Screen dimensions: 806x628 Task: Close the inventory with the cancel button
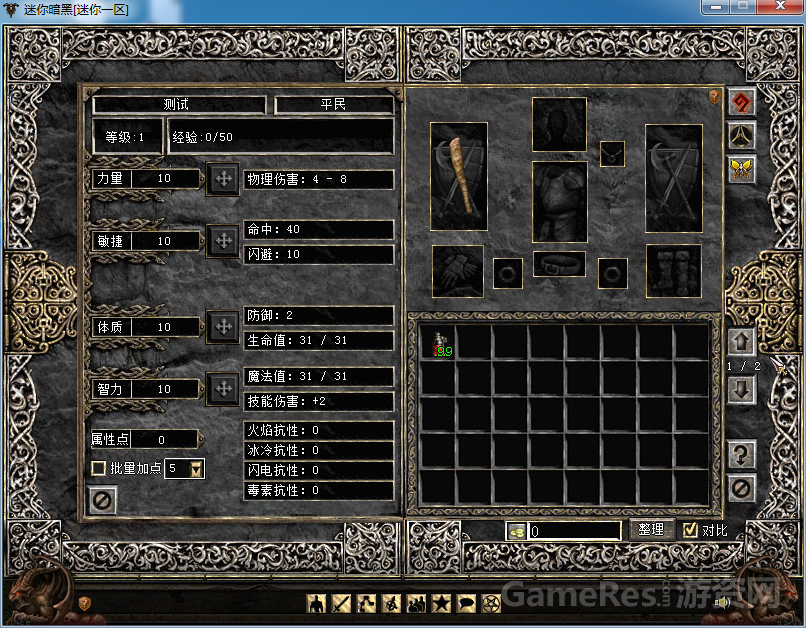[x=741, y=488]
